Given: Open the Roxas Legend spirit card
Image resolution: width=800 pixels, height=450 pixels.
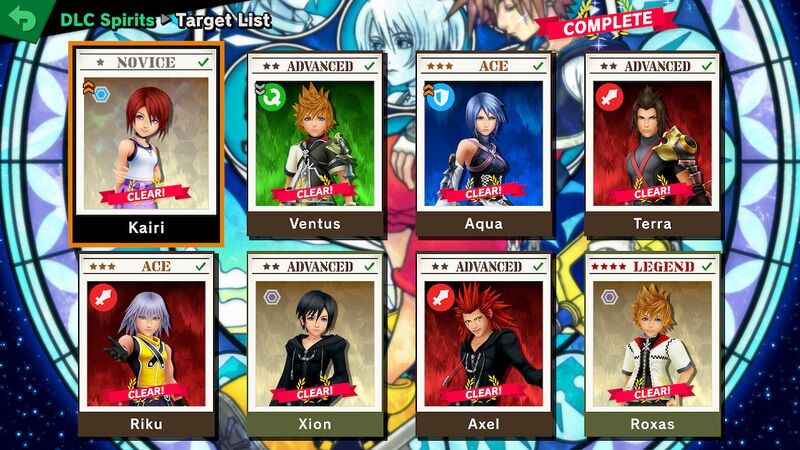Looking at the screenshot, I should point(652,343).
